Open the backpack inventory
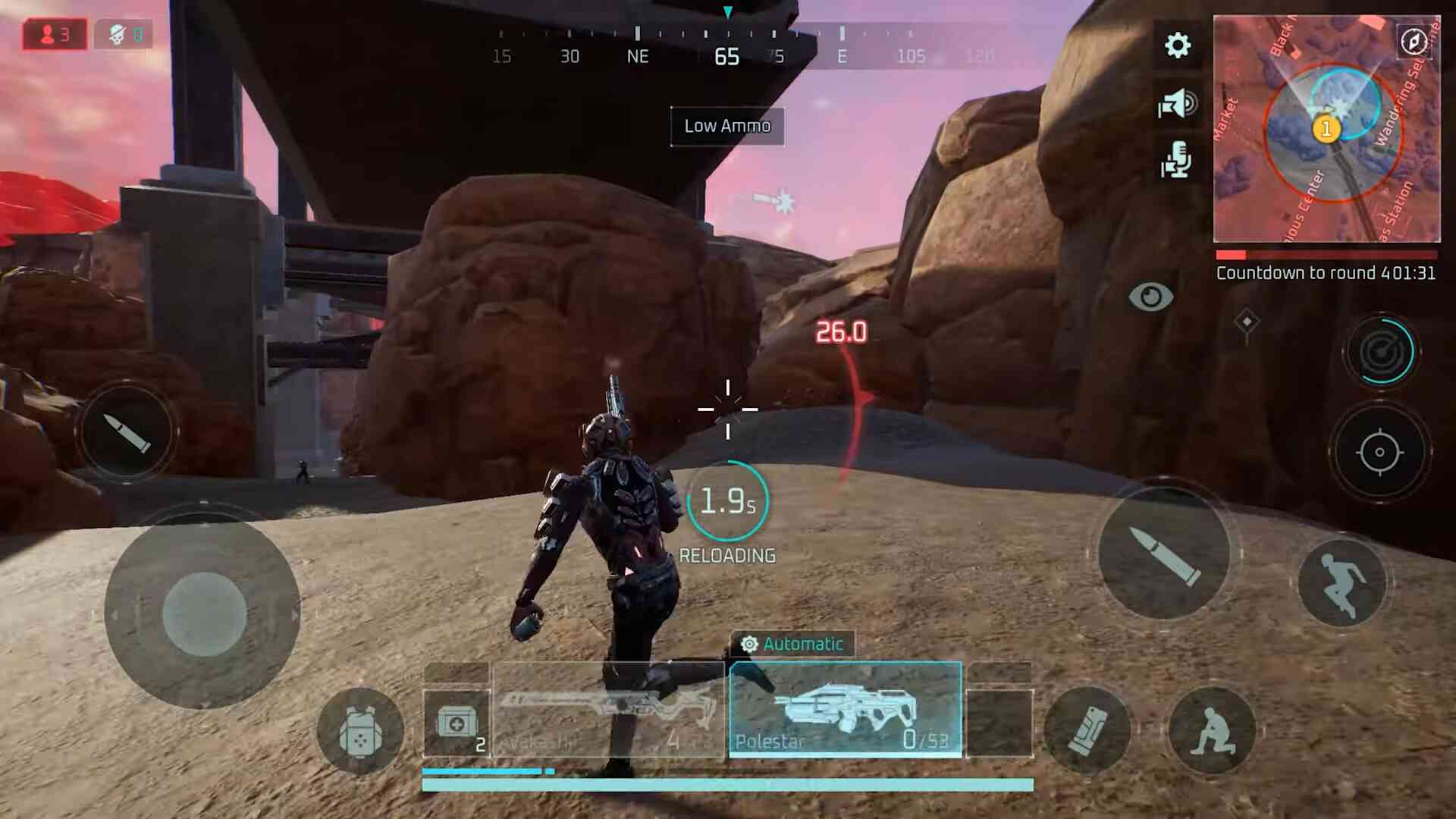The width and height of the screenshot is (1456, 819). click(x=360, y=731)
